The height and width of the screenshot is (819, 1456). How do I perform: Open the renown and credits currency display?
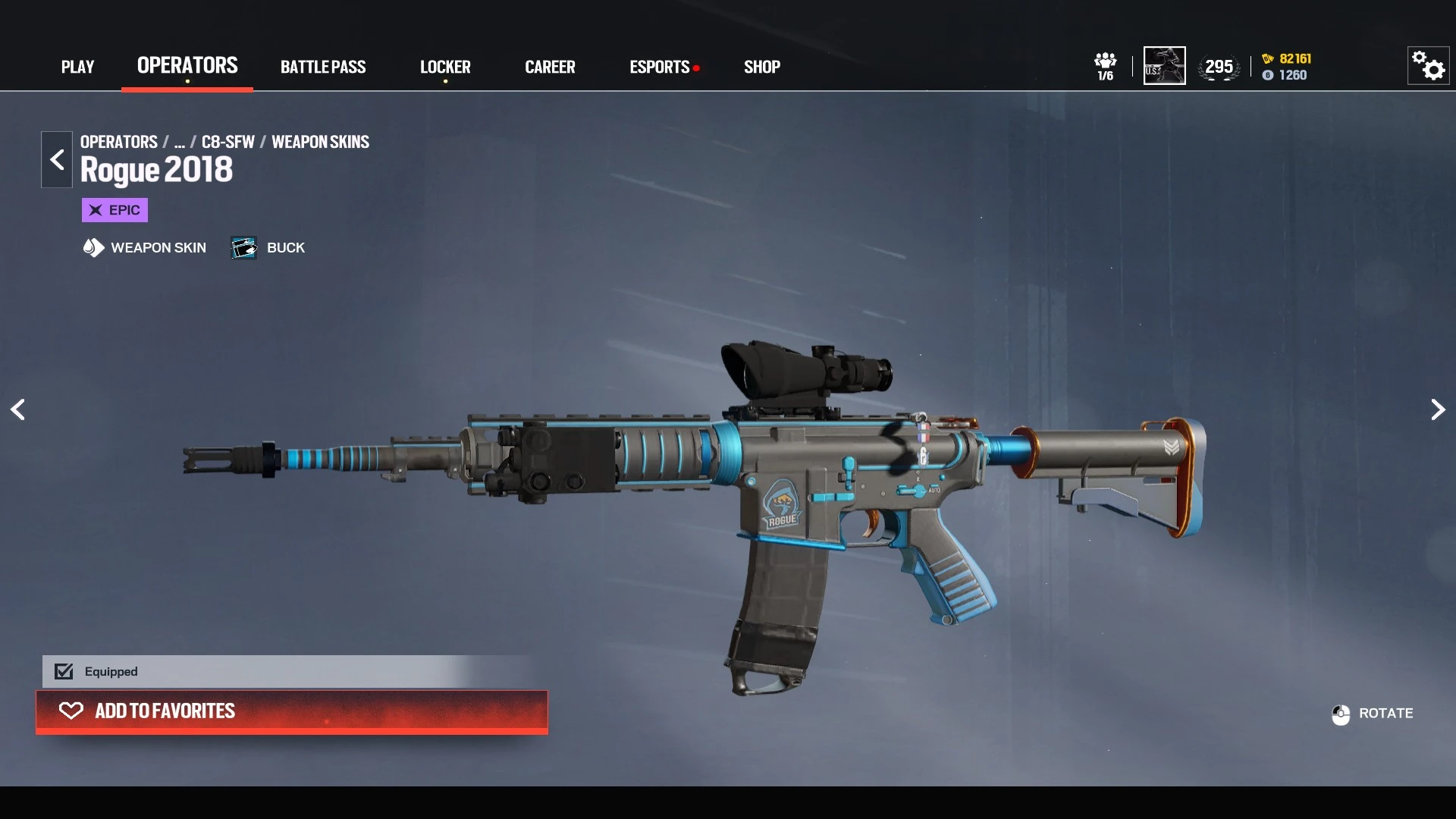pos(1287,67)
